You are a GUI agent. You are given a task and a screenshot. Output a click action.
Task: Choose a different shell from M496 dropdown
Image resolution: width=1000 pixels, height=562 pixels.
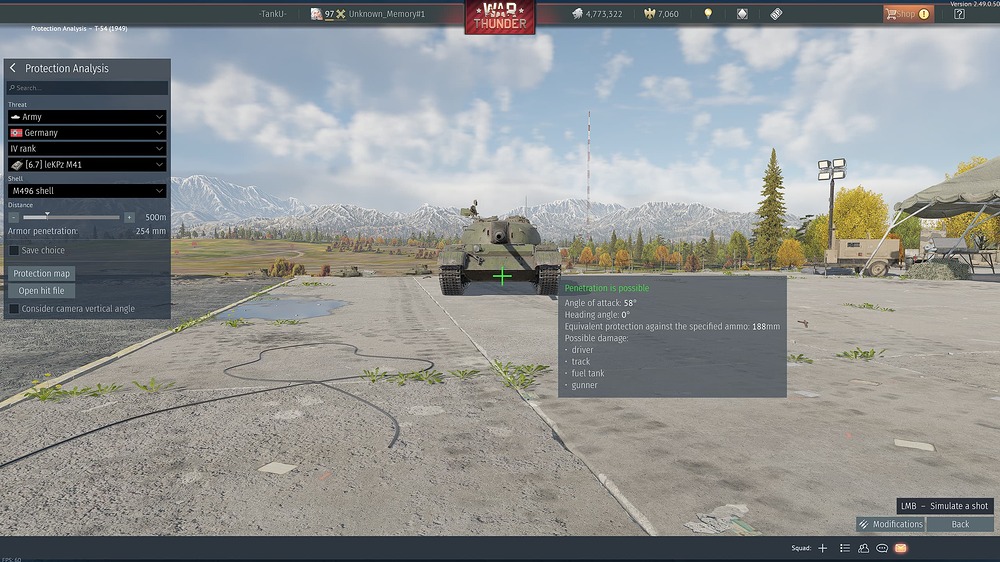coord(87,191)
